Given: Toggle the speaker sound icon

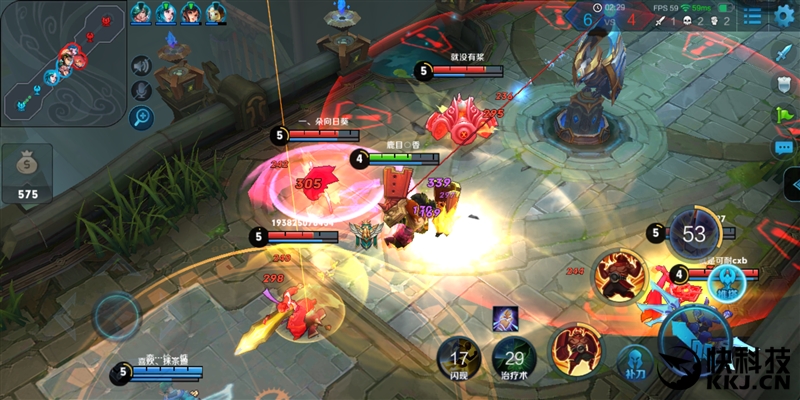Looking at the screenshot, I should [141, 67].
